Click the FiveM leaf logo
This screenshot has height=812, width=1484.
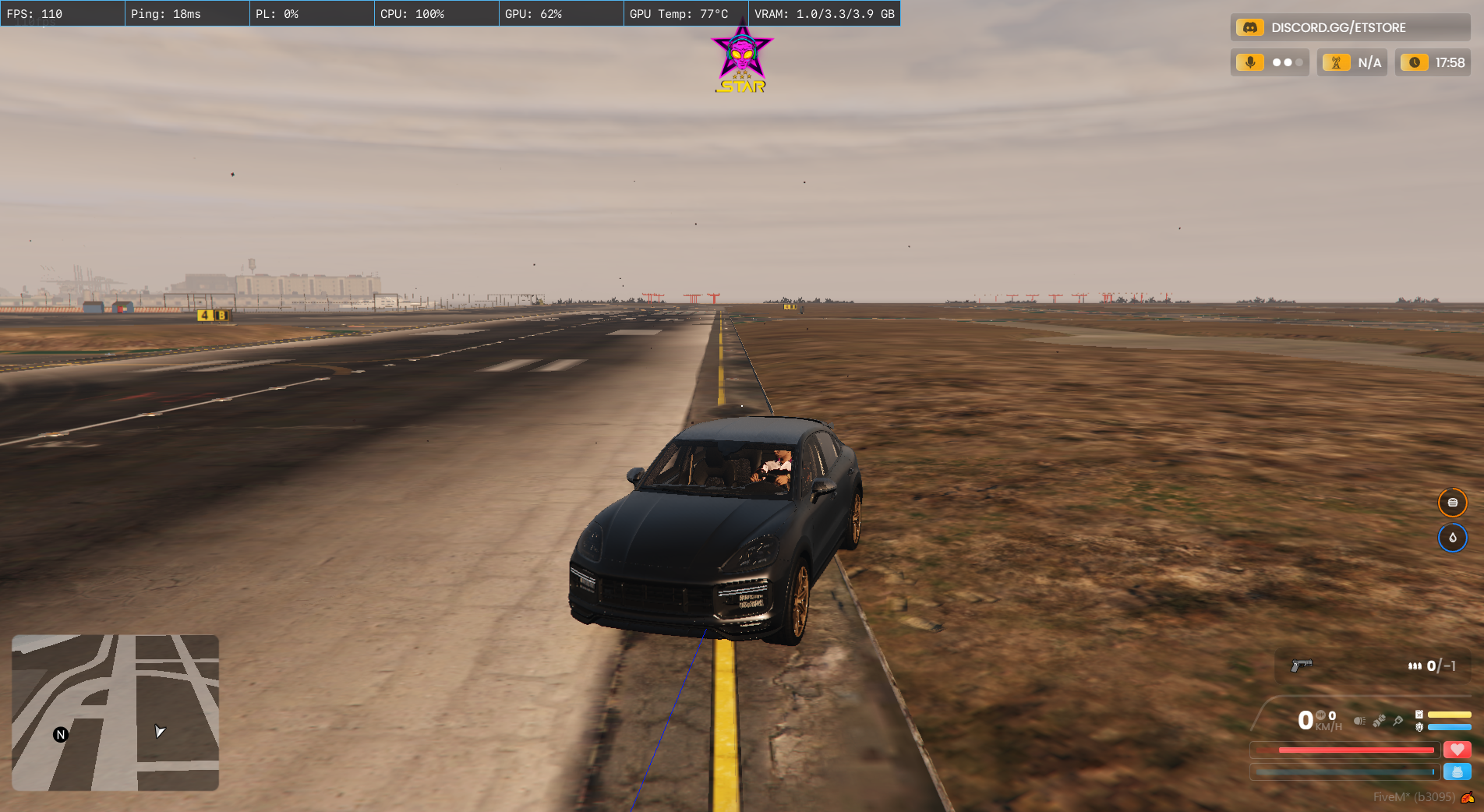pos(1468,797)
